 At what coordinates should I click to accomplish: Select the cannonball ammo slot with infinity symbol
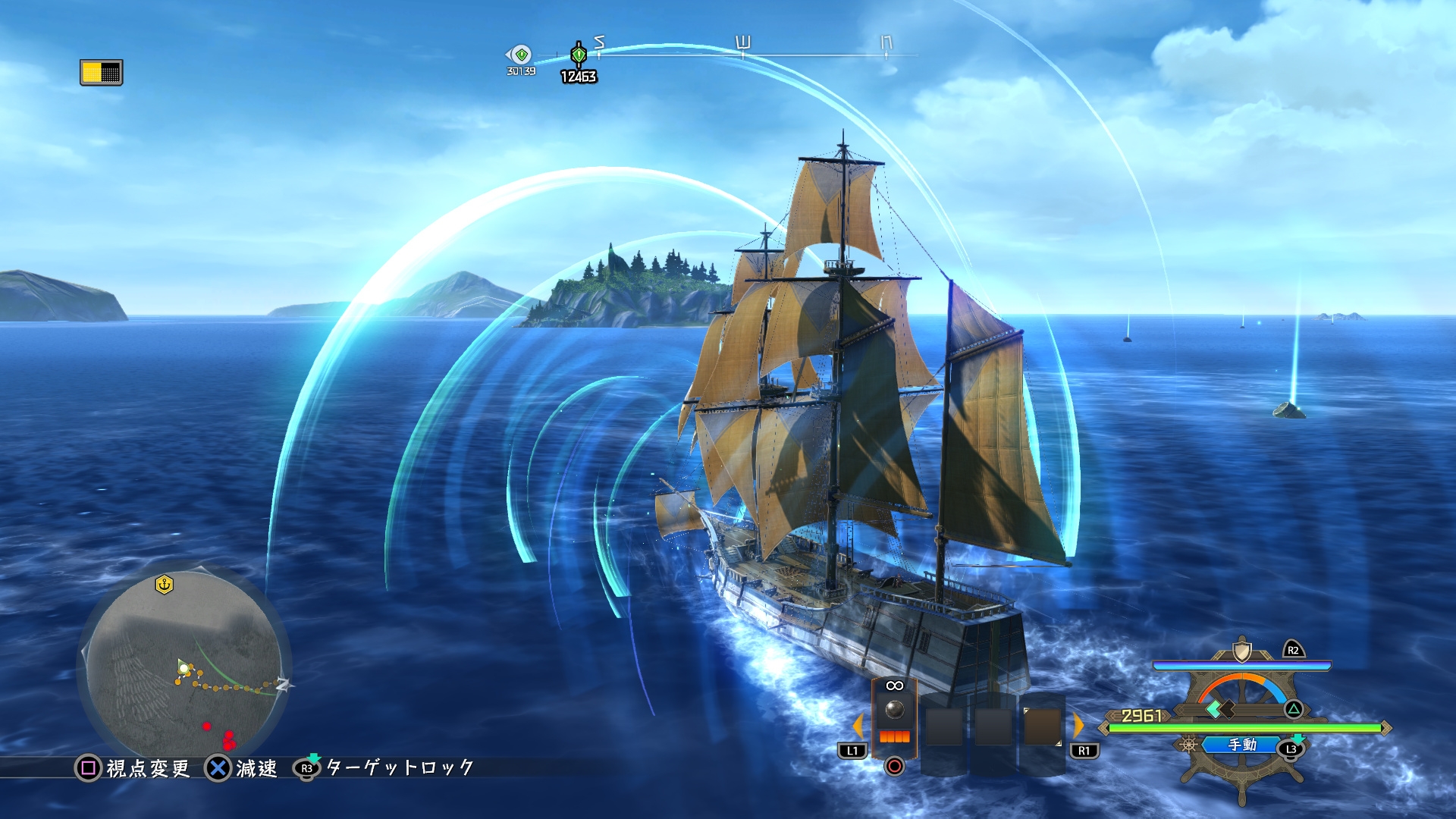tap(895, 709)
